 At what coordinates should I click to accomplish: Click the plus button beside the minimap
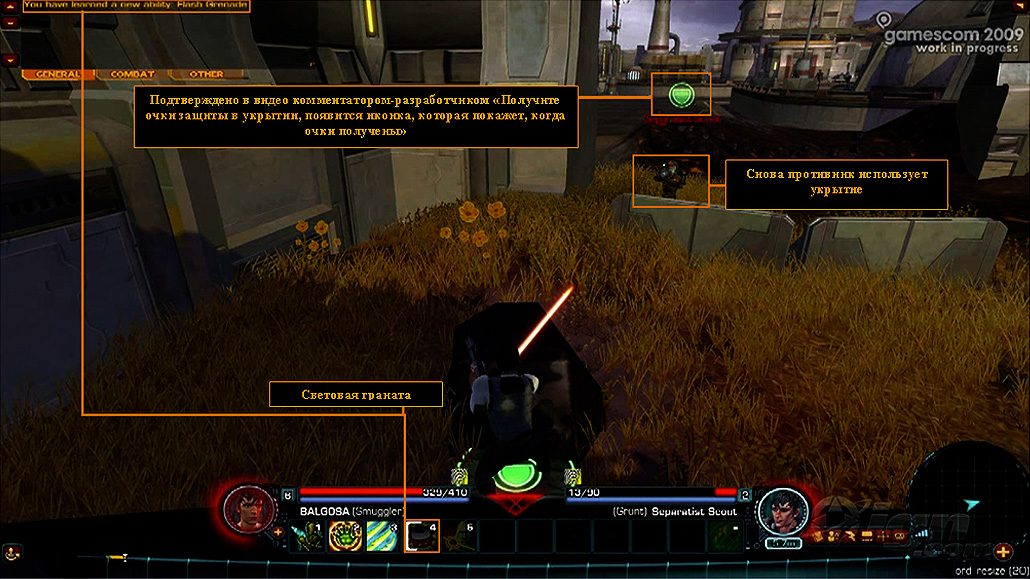(1003, 551)
